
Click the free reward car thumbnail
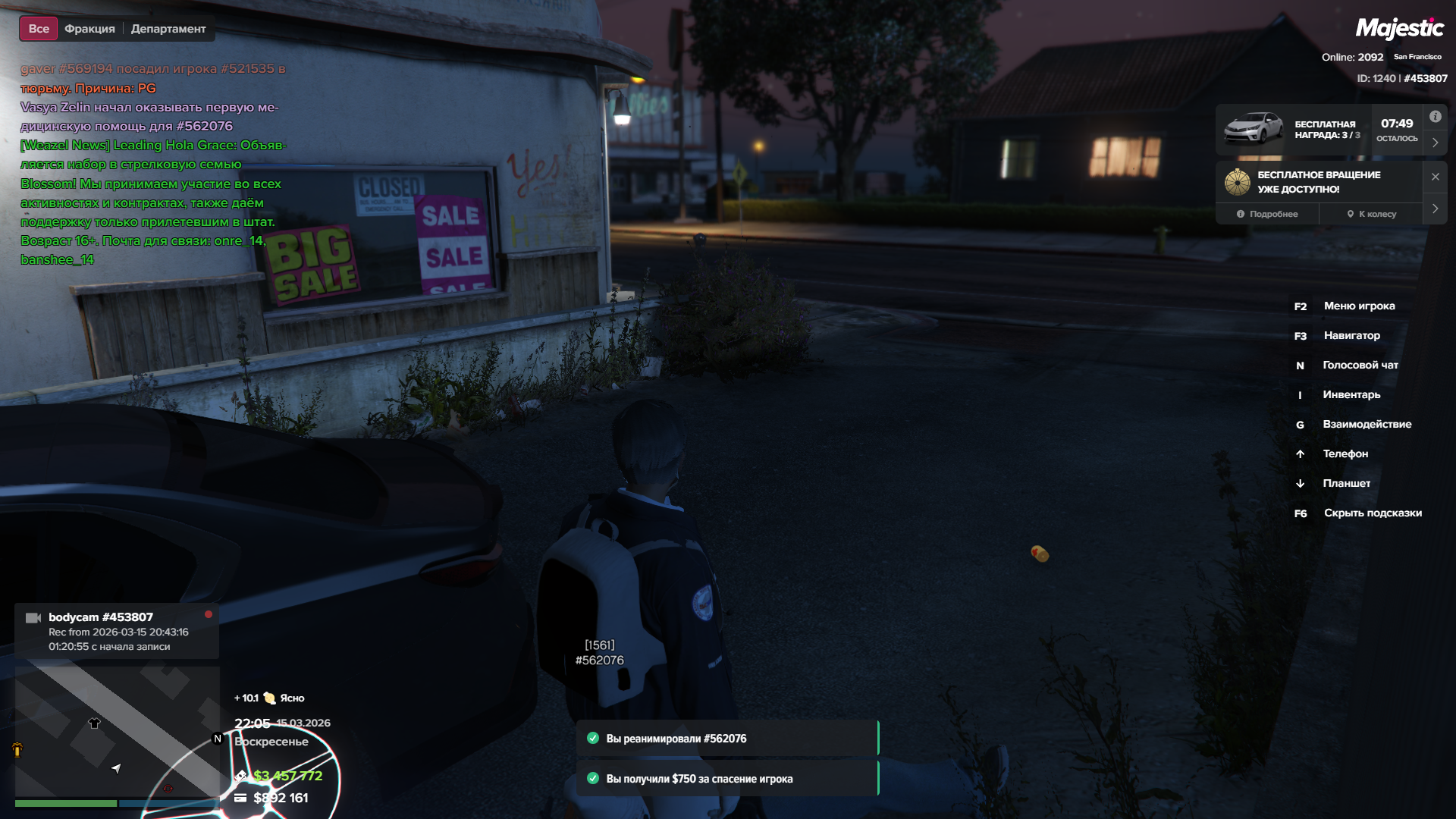pyautogui.click(x=1254, y=129)
